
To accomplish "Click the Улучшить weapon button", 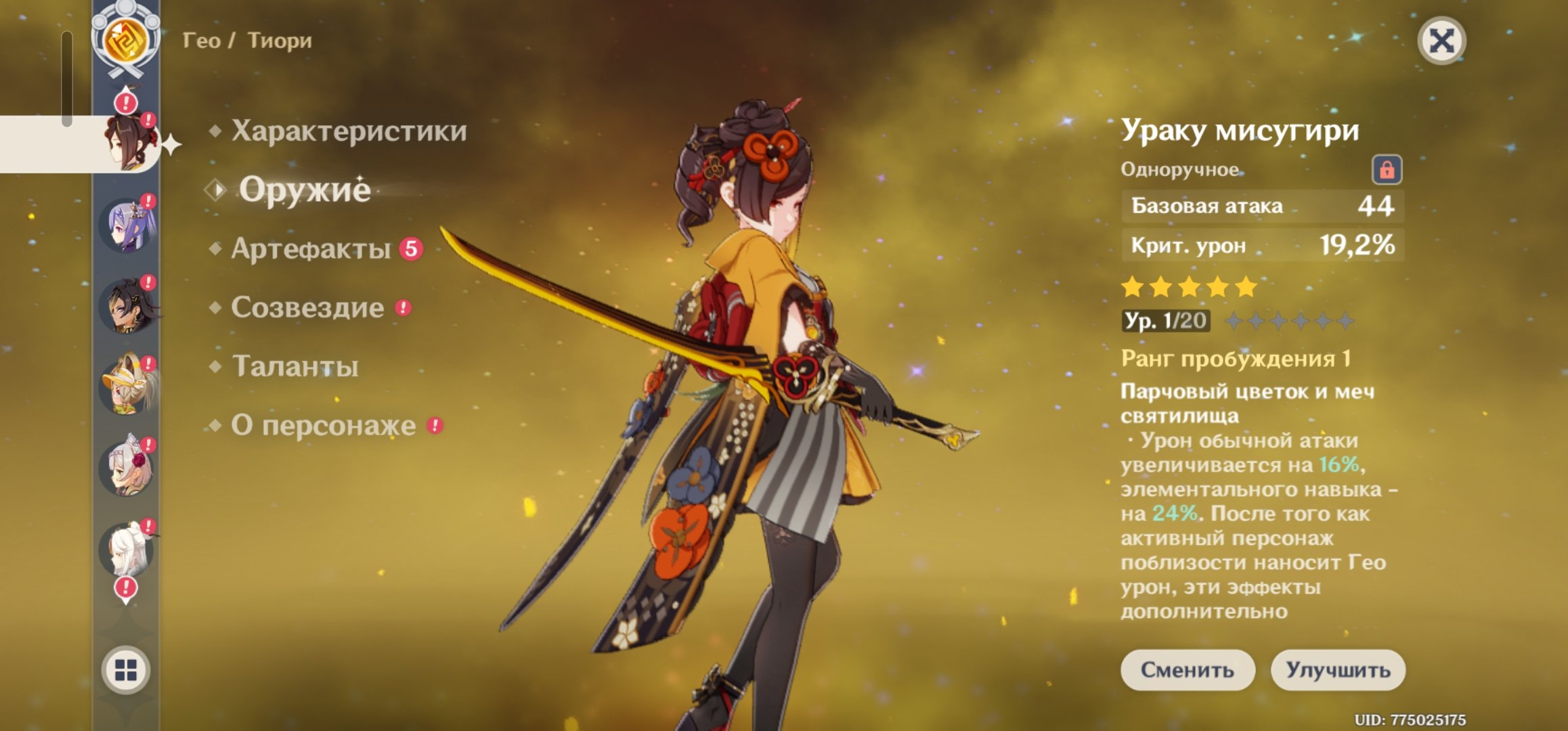I will tap(1338, 670).
